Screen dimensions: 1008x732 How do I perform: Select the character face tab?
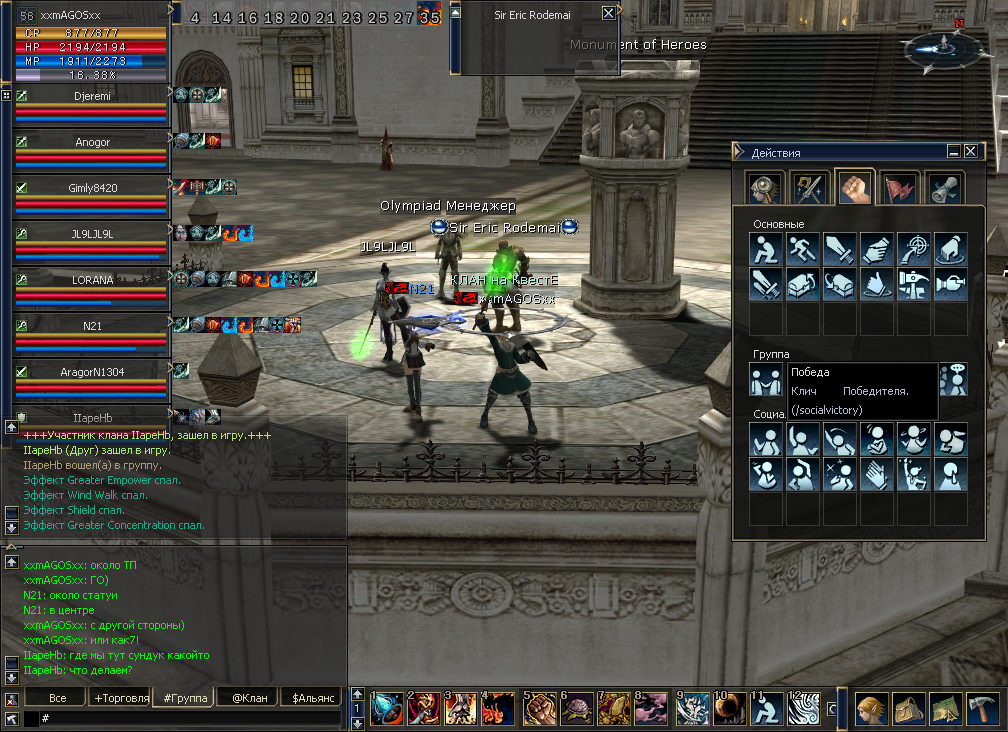[766, 187]
